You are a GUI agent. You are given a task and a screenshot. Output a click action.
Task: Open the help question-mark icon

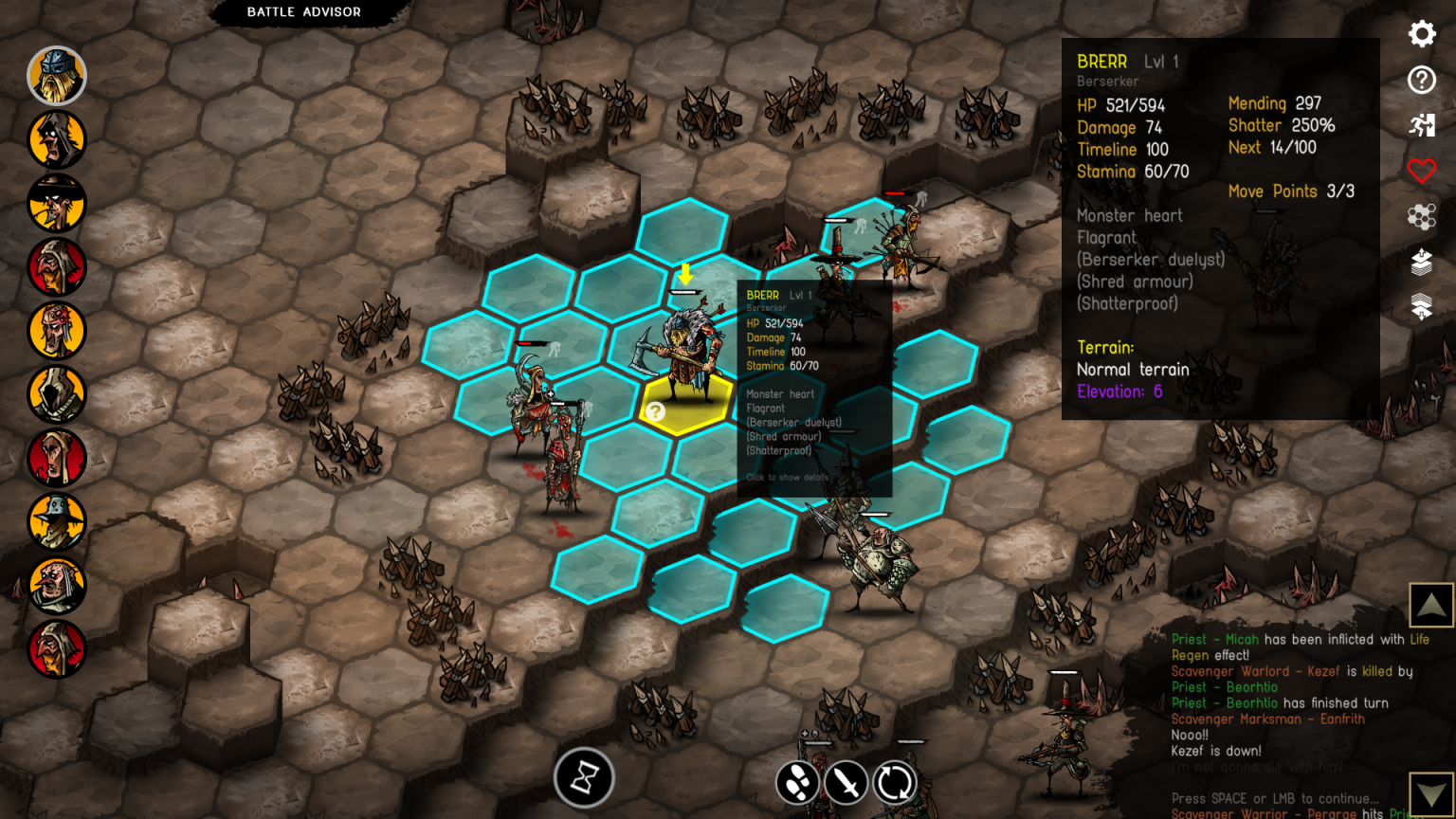click(x=1421, y=81)
